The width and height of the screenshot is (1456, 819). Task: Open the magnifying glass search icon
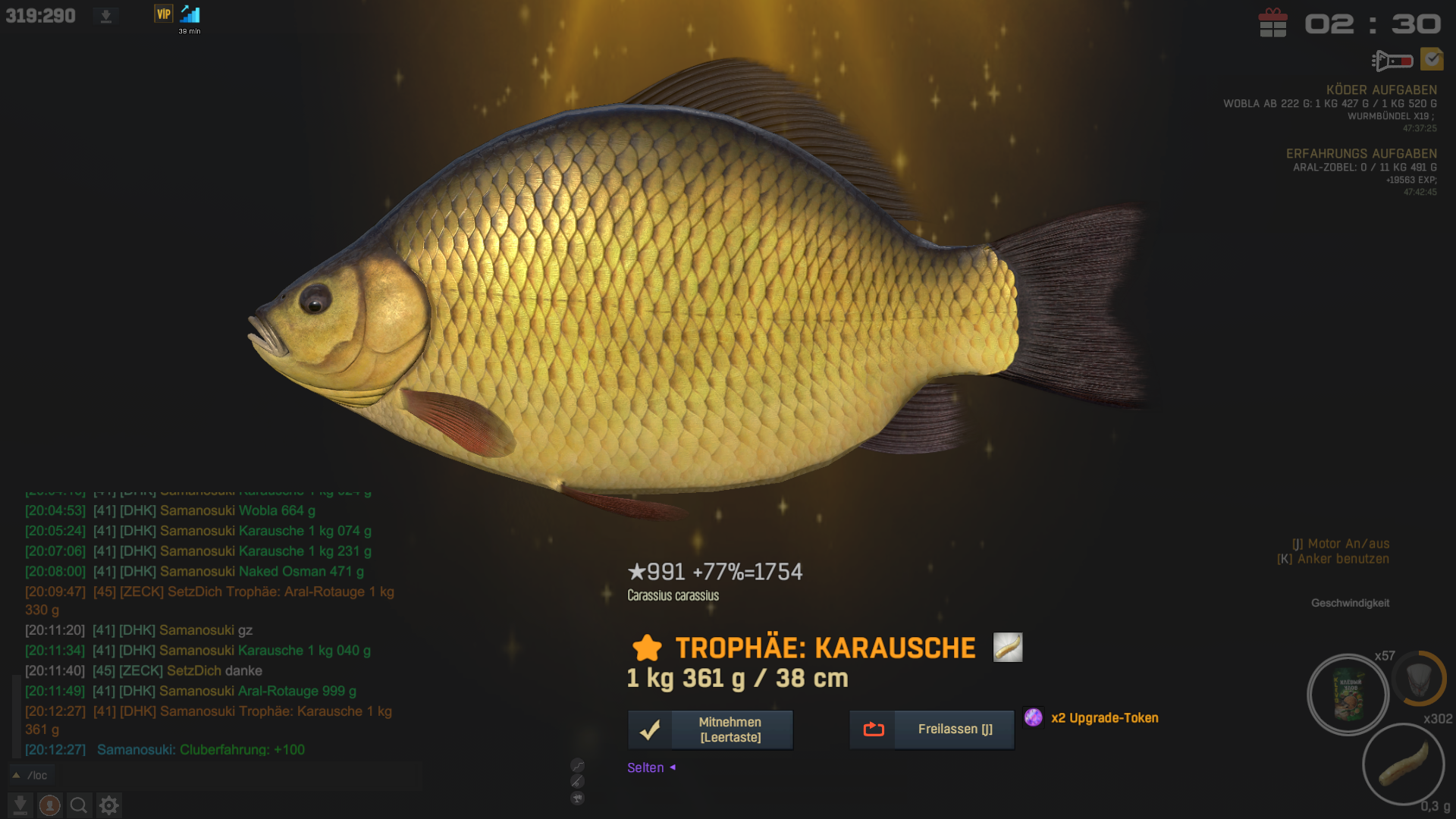tap(79, 805)
